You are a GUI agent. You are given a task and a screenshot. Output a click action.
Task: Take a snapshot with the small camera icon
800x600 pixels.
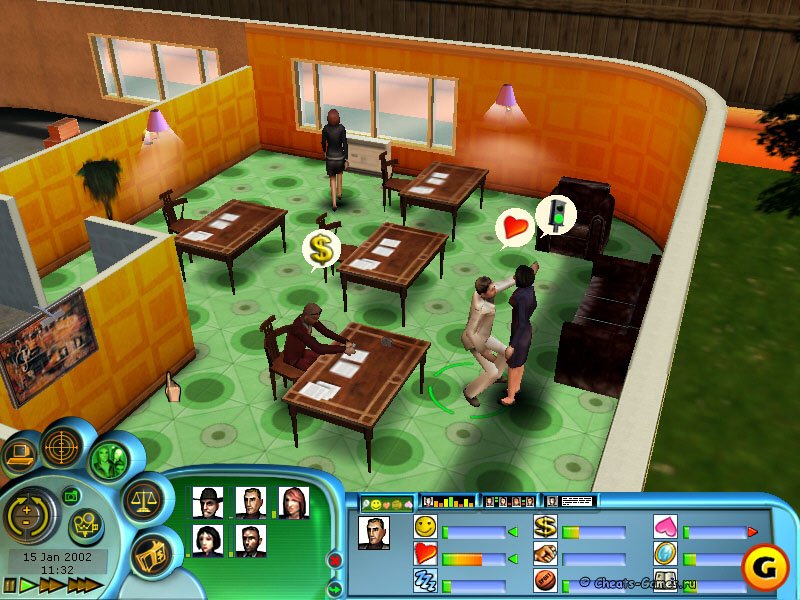pos(71,495)
